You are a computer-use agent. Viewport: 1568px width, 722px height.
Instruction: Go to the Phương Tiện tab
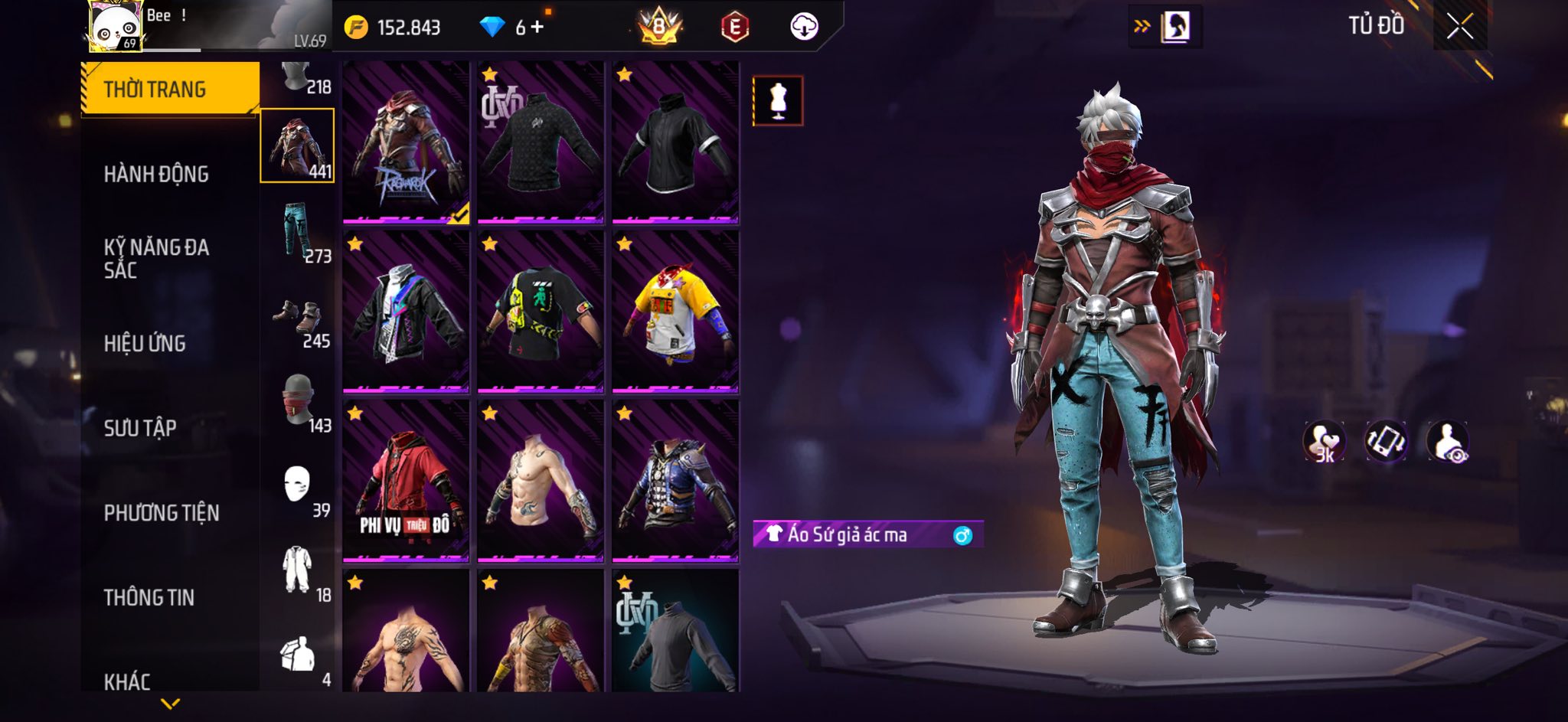tap(162, 513)
